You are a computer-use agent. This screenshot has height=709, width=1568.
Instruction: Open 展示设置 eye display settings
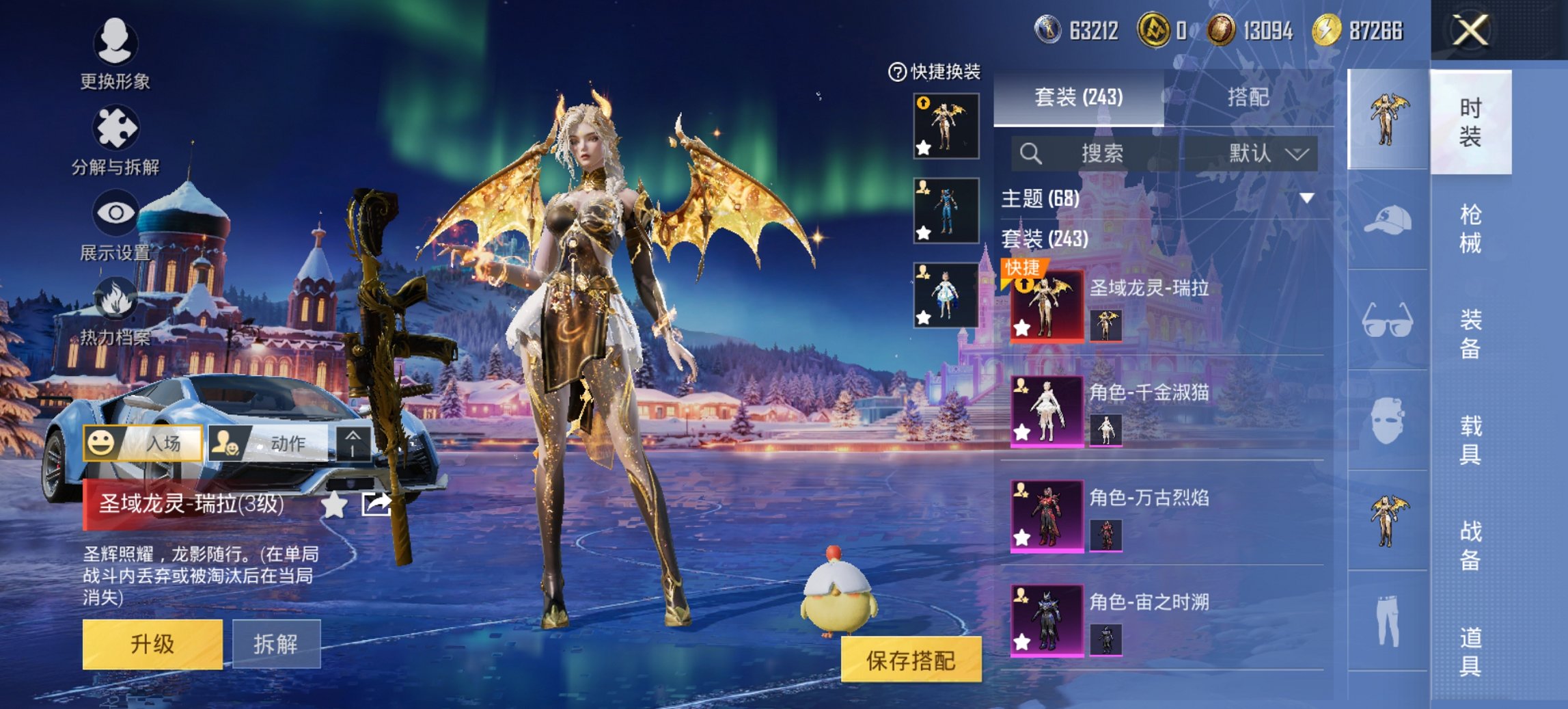click(115, 225)
